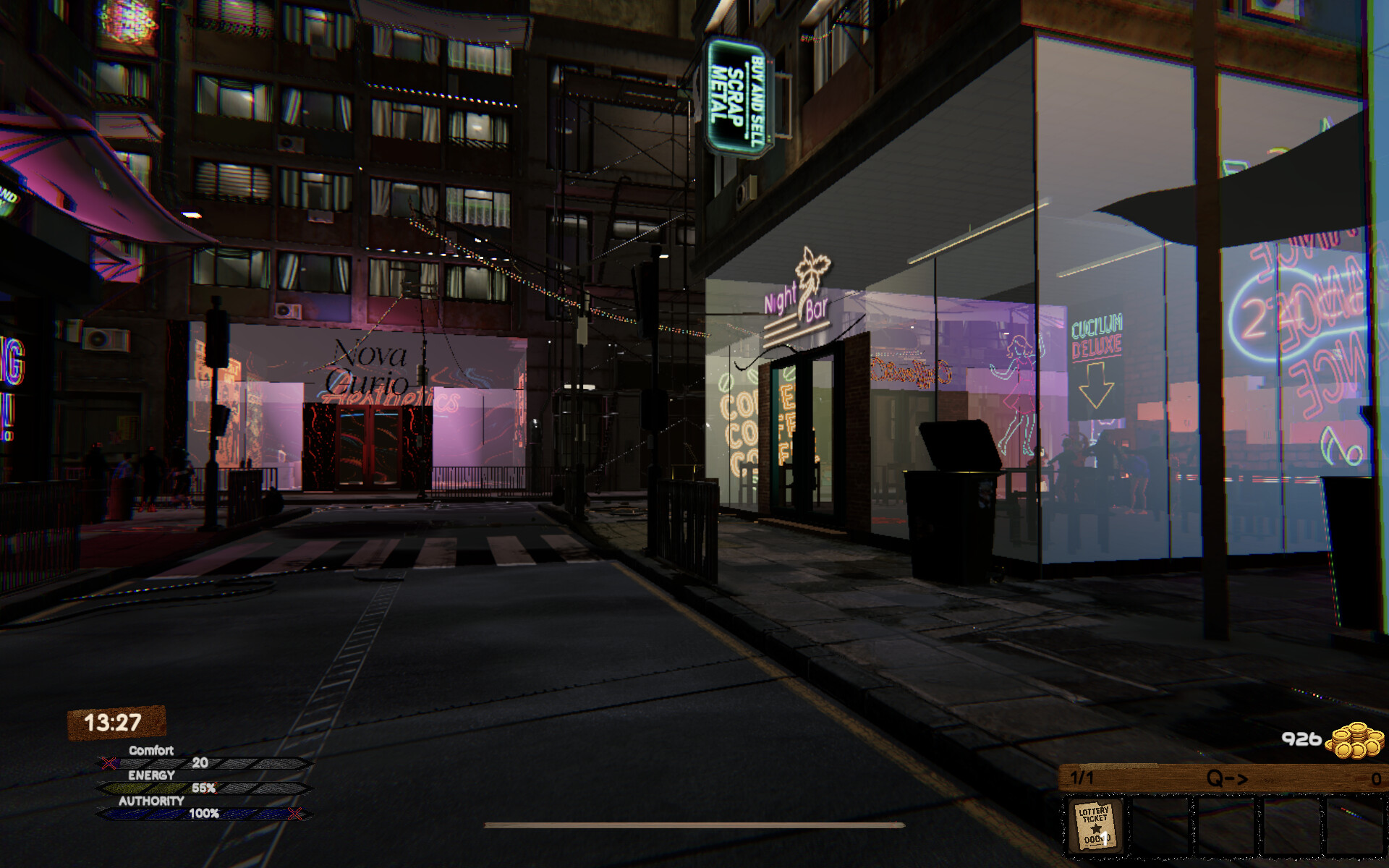This screenshot has width=1389, height=868.
Task: Select the first empty inventory slot
Action: click(x=1160, y=825)
